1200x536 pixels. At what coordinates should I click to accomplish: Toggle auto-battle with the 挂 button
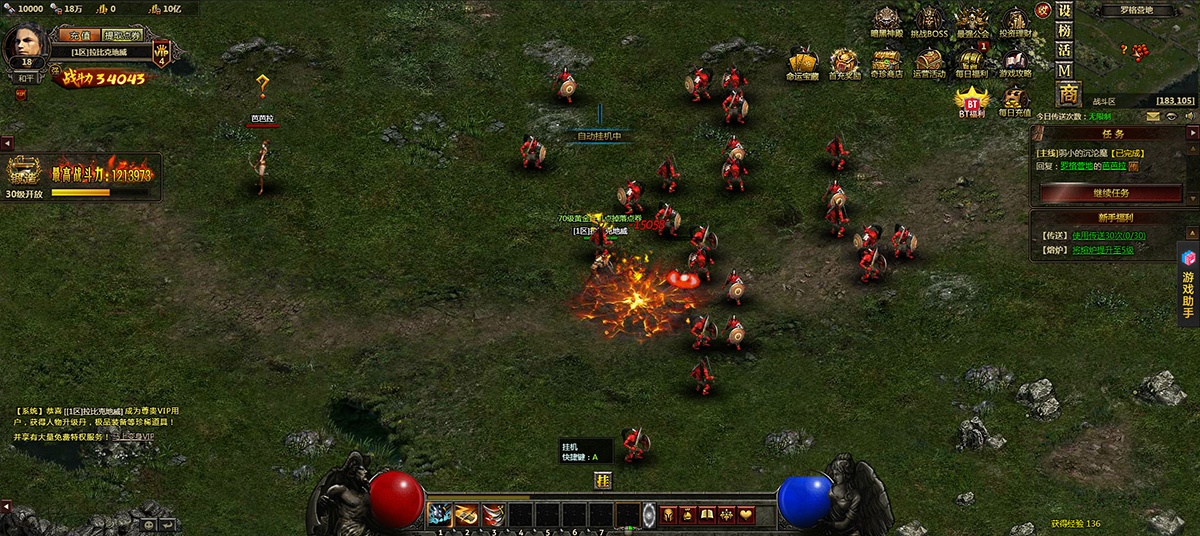click(x=602, y=481)
